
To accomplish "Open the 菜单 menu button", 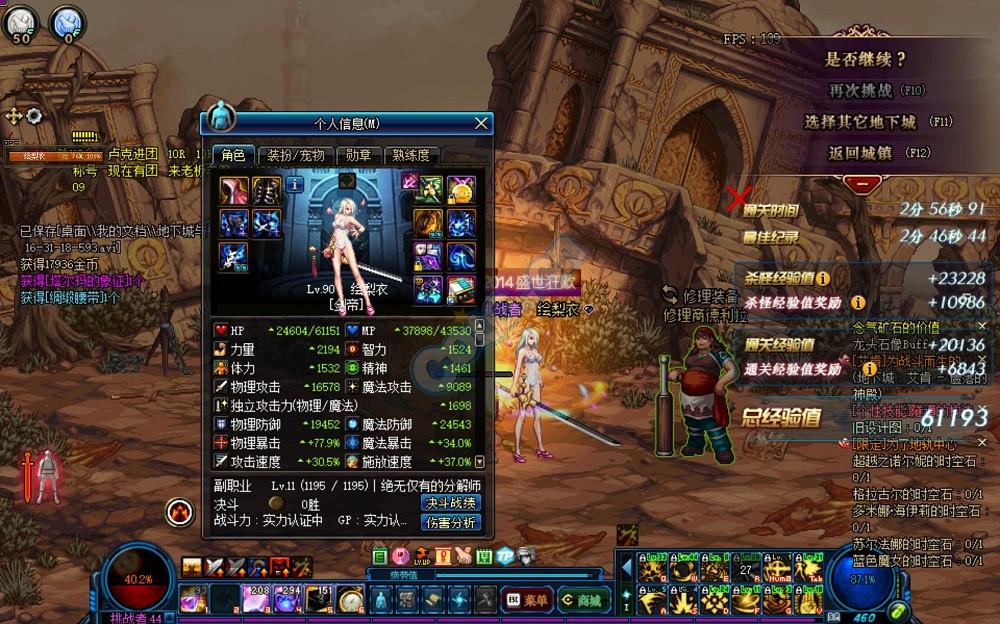I will 526,600.
